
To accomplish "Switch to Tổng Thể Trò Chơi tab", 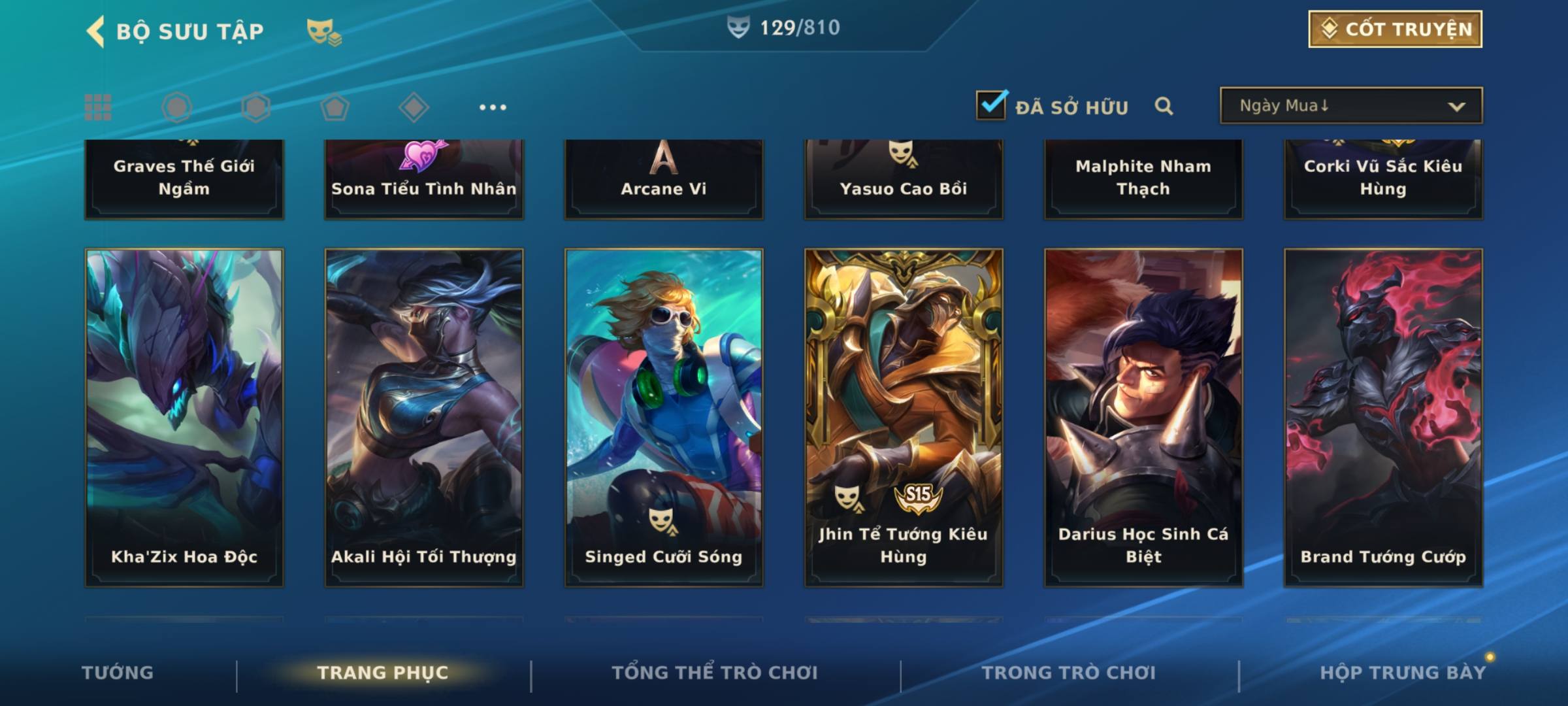I will [715, 673].
